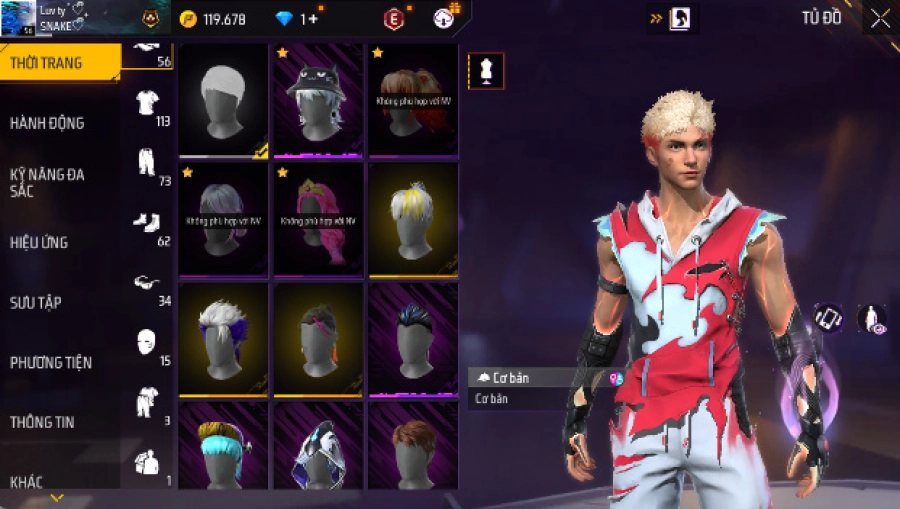Screen dimensions: 900x509
Task: Open the KỸ NĂNG ĐA SẮC tab
Action: (x=47, y=182)
